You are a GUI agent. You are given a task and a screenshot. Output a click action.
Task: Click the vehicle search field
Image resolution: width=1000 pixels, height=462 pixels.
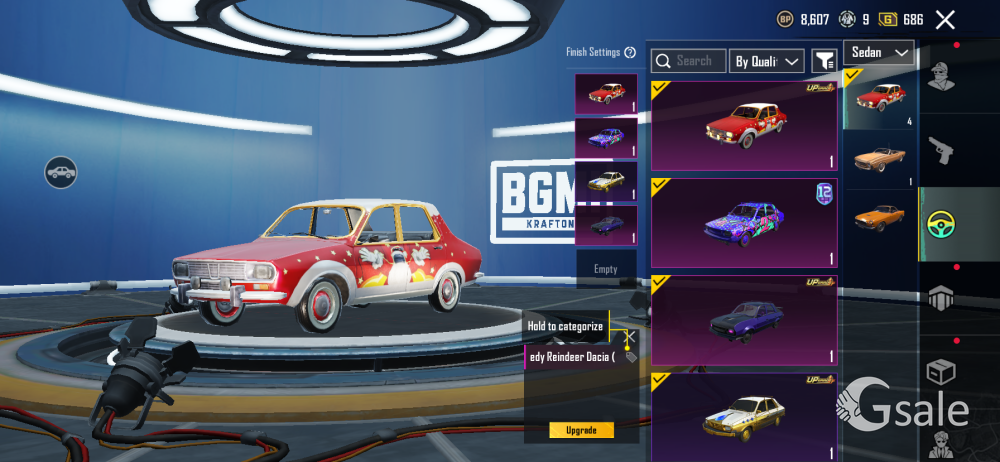(x=688, y=61)
